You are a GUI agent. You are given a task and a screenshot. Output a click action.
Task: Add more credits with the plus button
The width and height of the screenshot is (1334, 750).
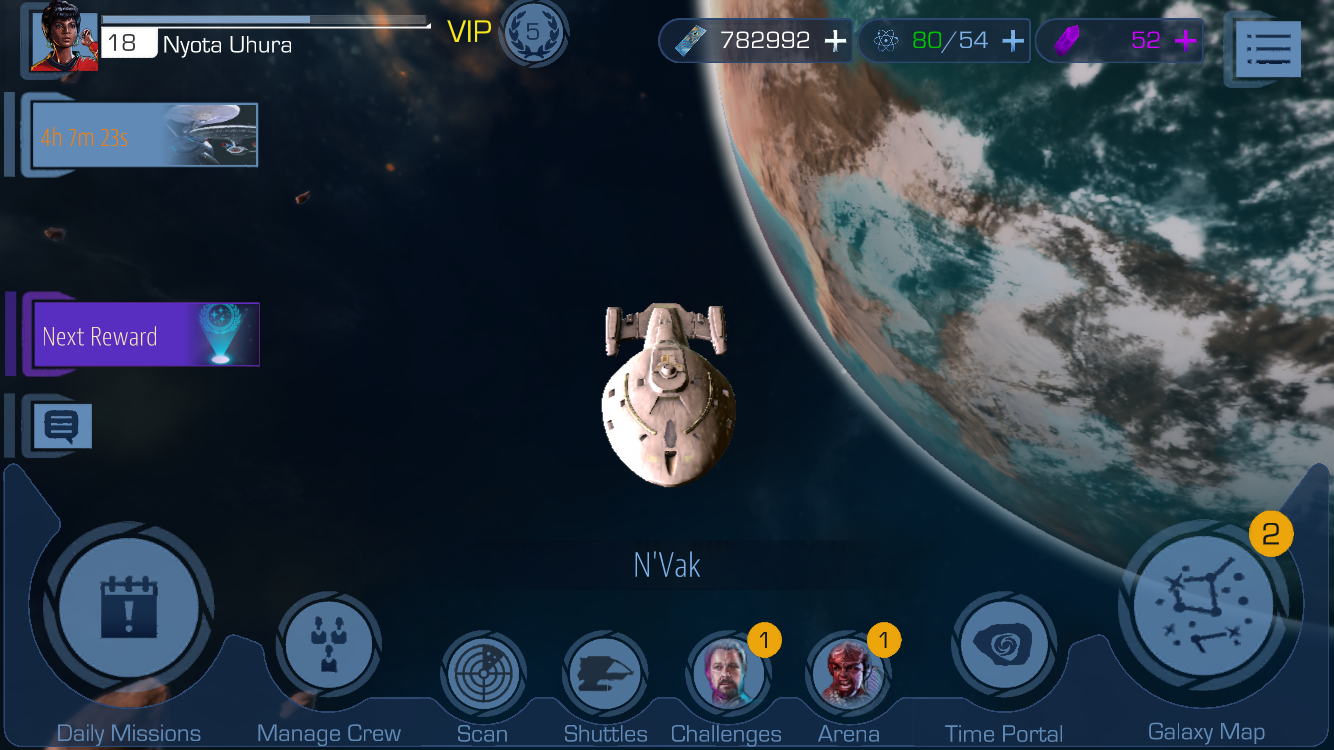pos(835,41)
